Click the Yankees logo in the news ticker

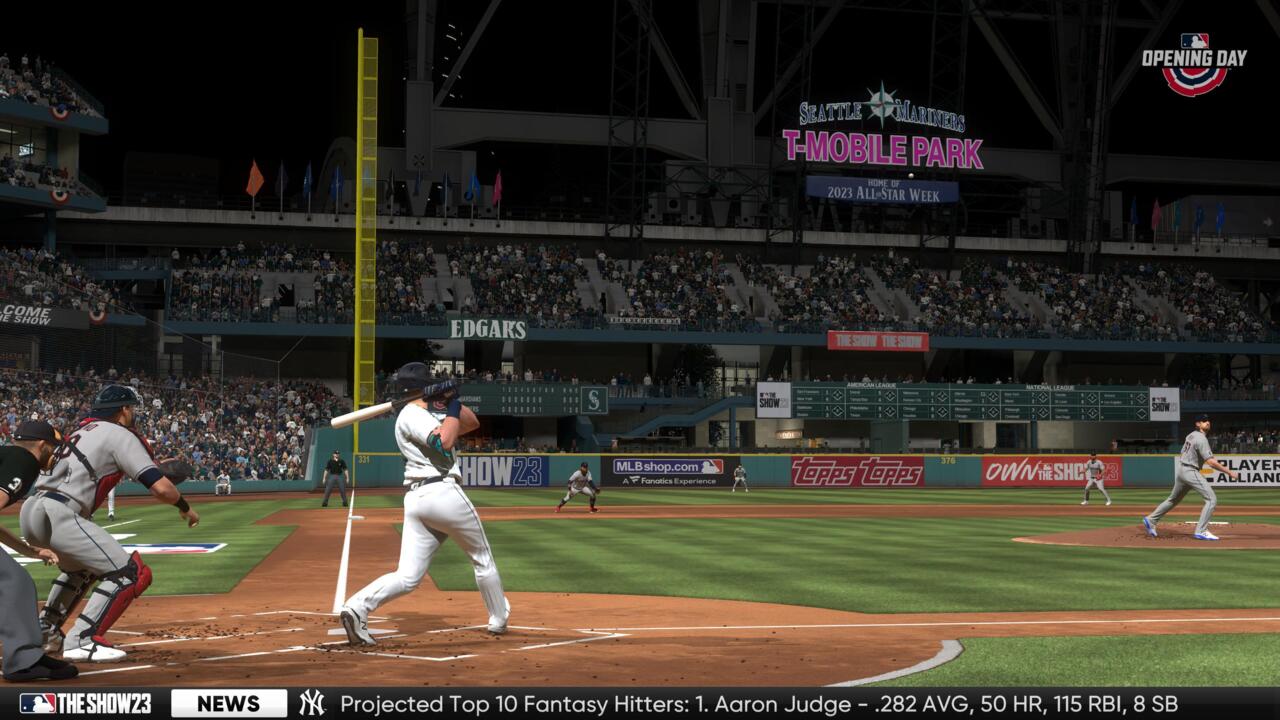[312, 703]
